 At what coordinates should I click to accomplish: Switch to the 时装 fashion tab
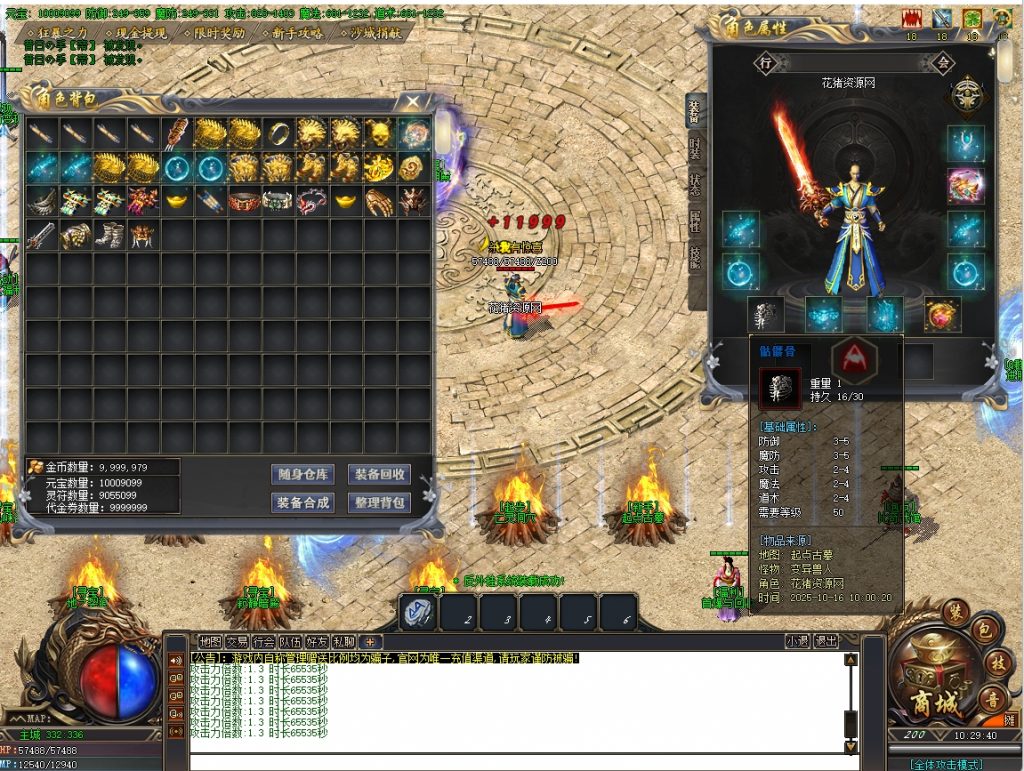(x=695, y=148)
